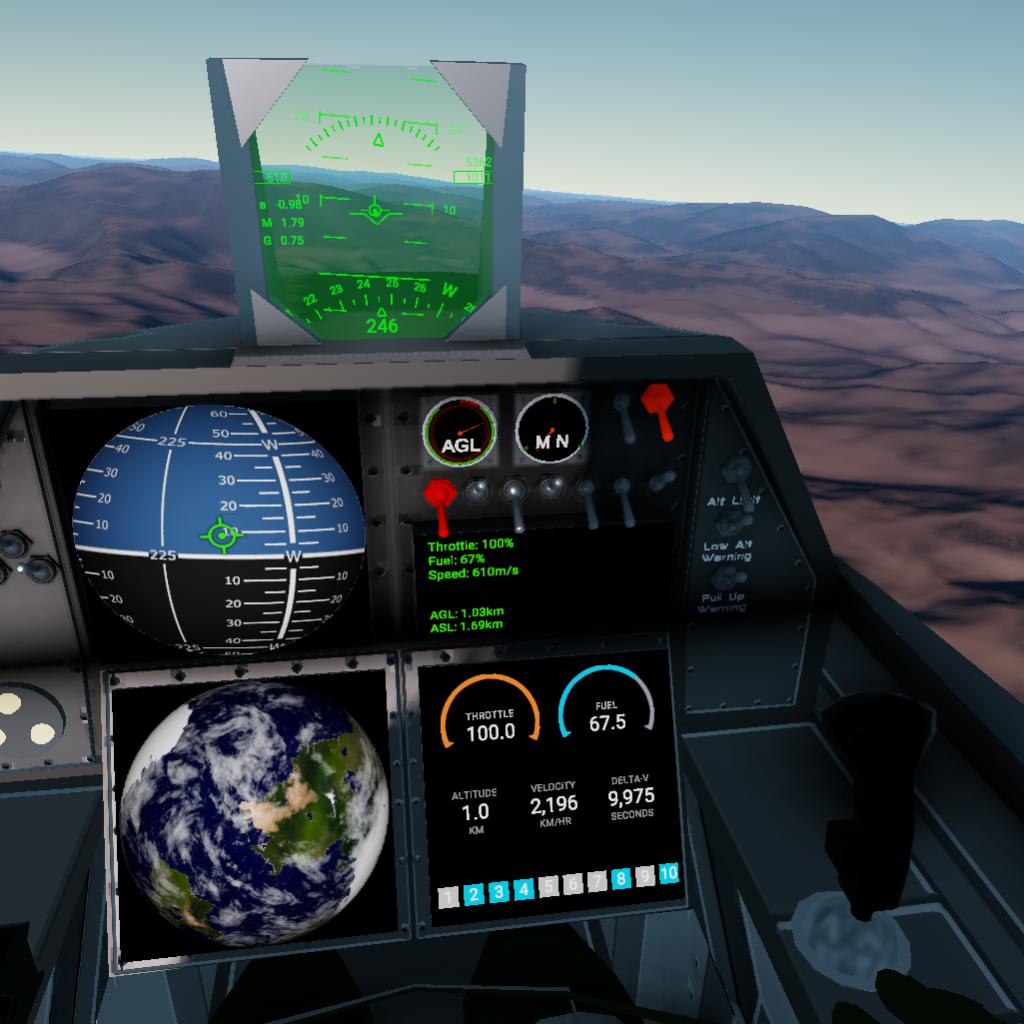Toggle activation group 8 button
This screenshot has width=1024, height=1024.
pyautogui.click(x=621, y=879)
